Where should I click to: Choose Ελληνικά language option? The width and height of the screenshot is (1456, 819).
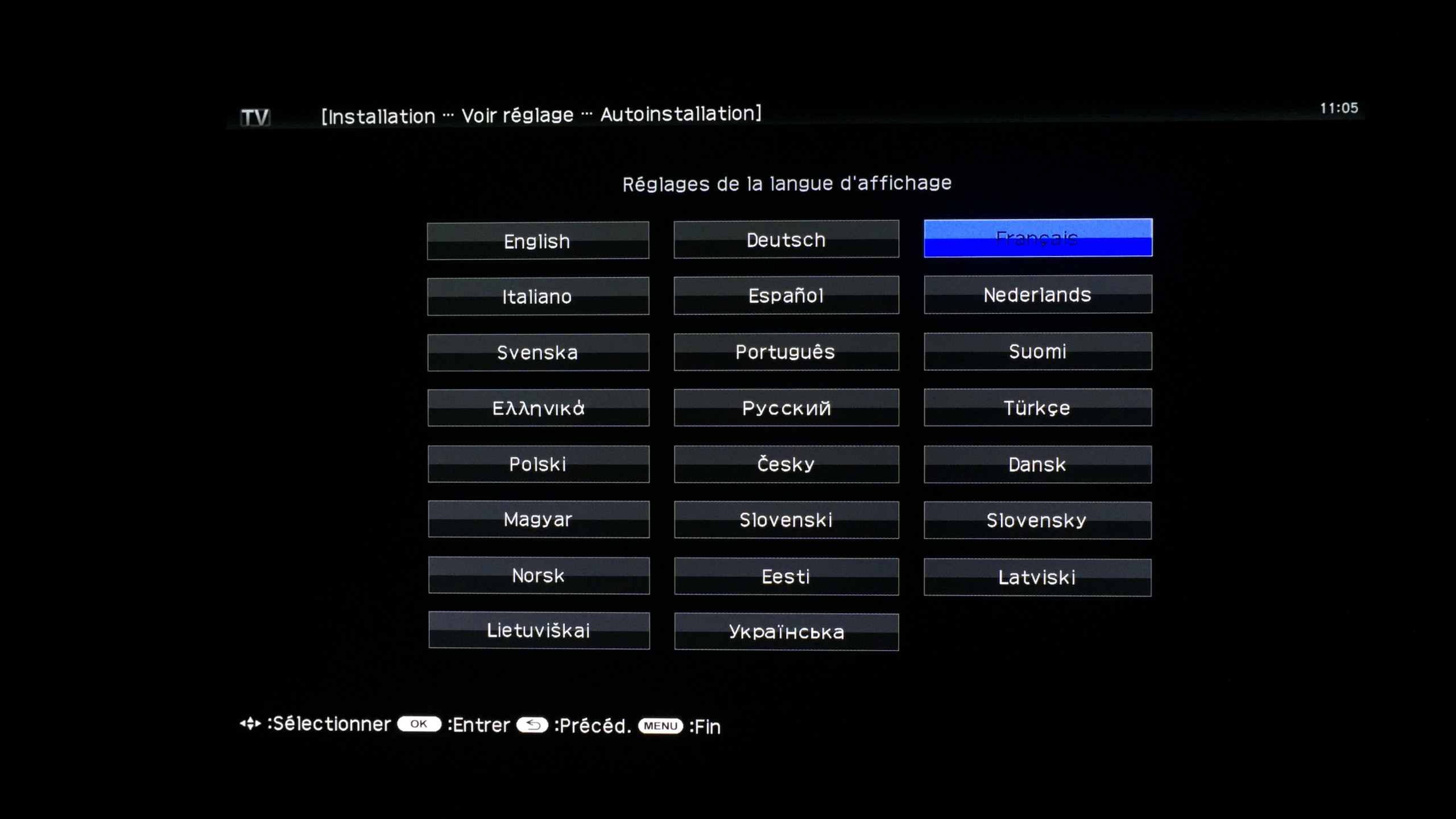tap(537, 408)
